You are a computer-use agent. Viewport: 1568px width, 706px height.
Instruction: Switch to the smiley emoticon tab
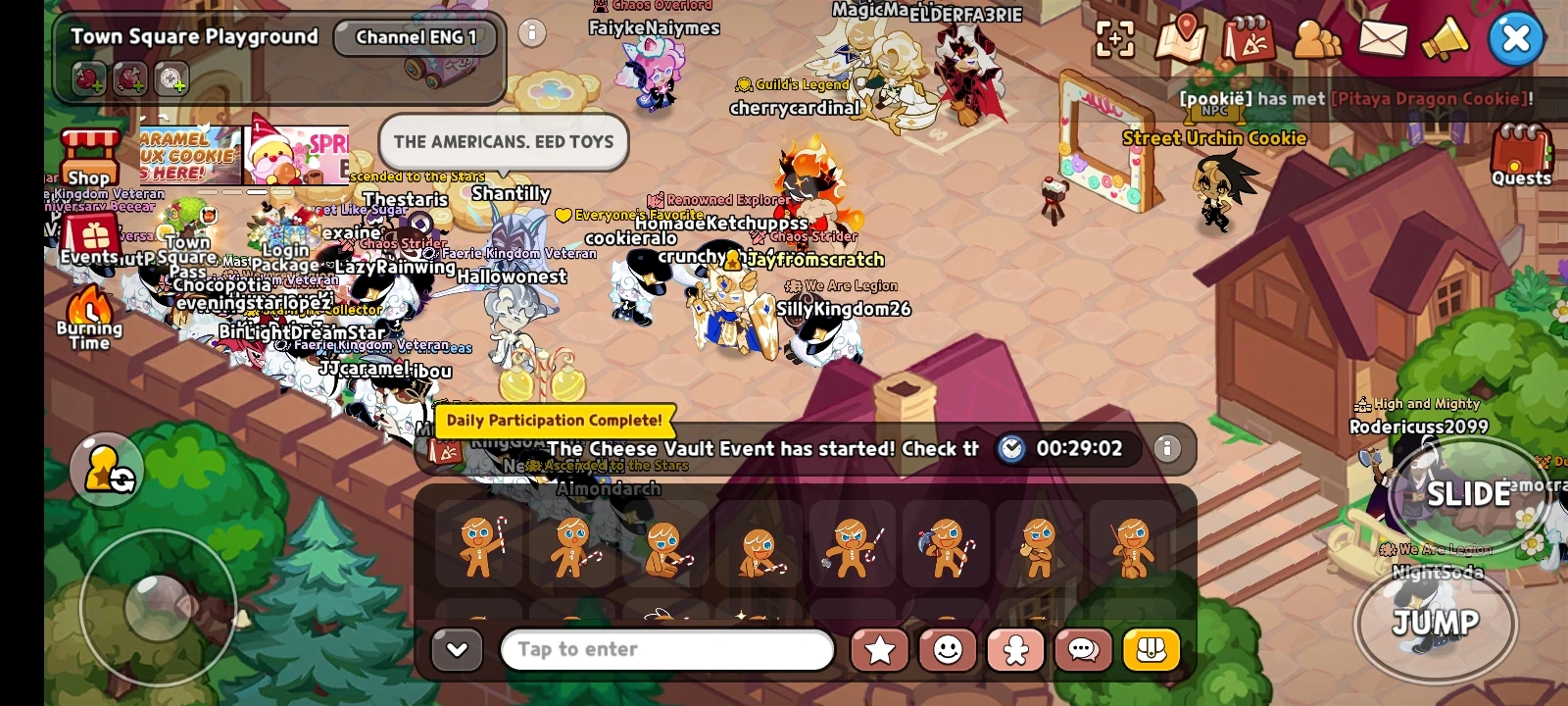click(947, 650)
